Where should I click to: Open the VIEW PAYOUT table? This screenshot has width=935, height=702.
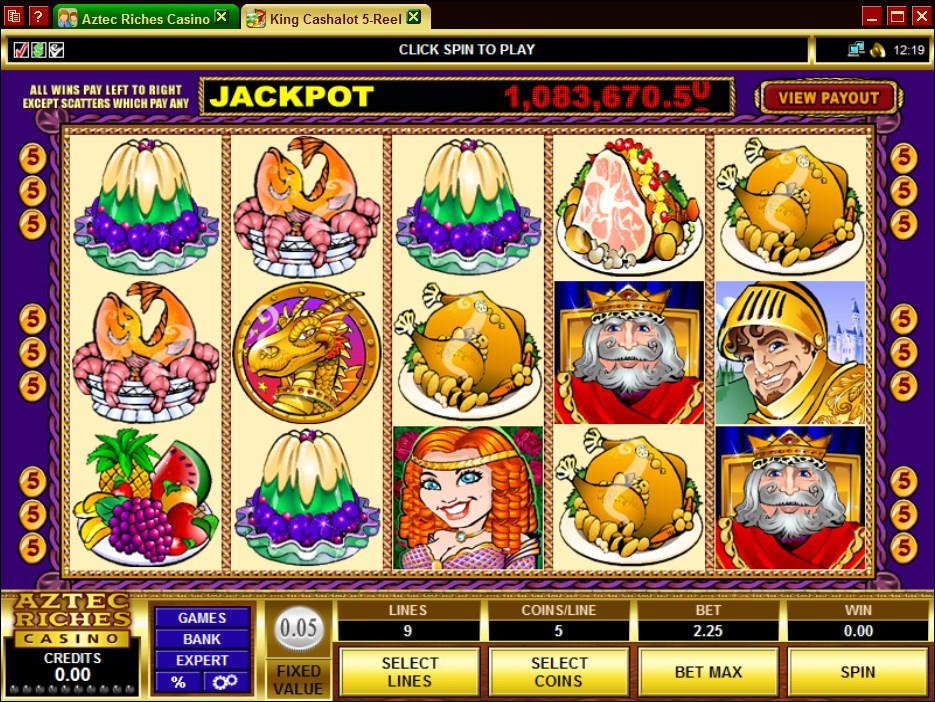829,97
